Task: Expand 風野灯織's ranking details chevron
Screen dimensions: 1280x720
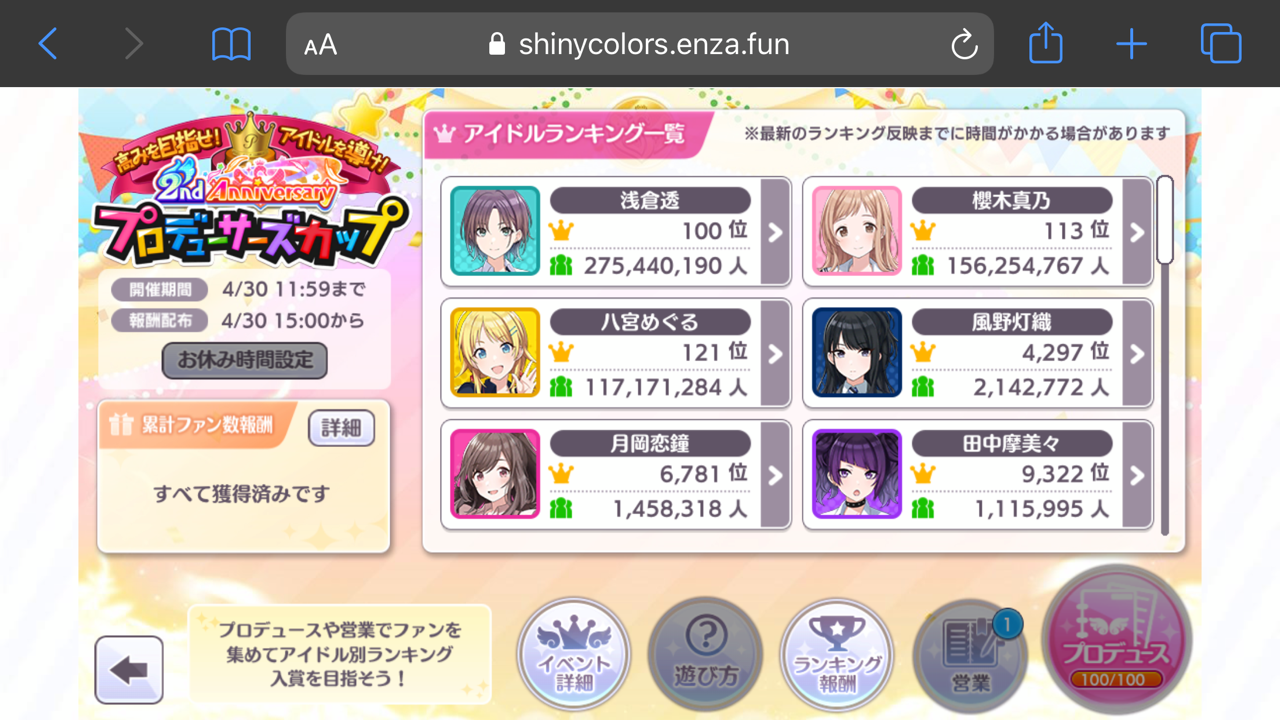Action: (1135, 352)
